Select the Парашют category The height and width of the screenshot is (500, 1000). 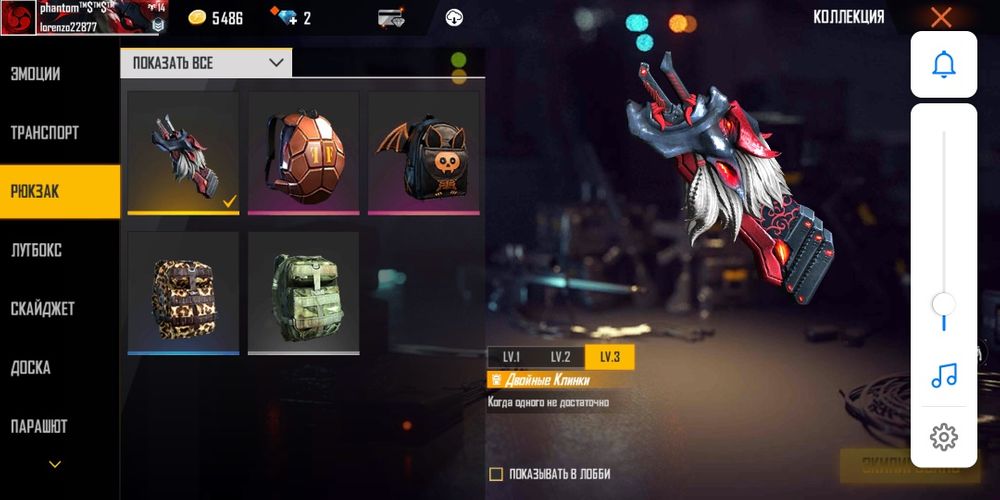click(x=39, y=426)
